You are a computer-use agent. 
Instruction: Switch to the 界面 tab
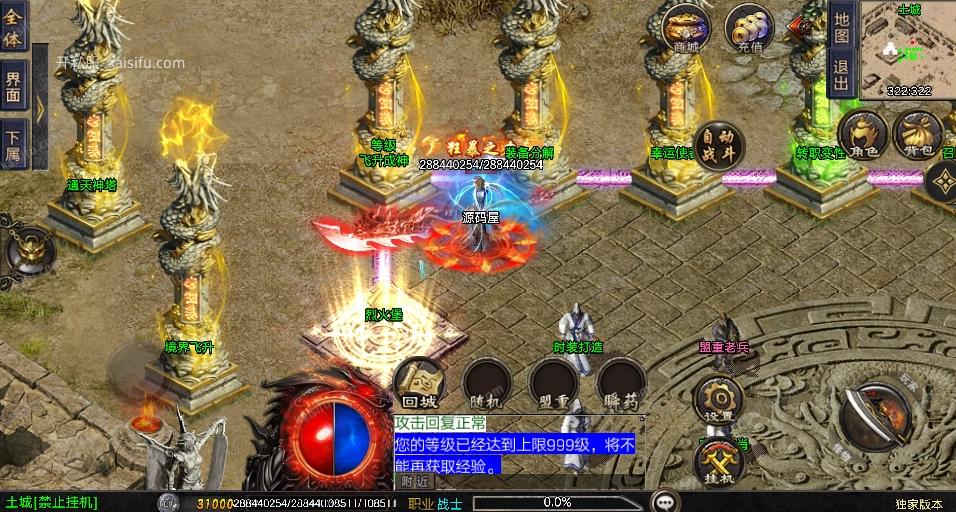coord(14,87)
